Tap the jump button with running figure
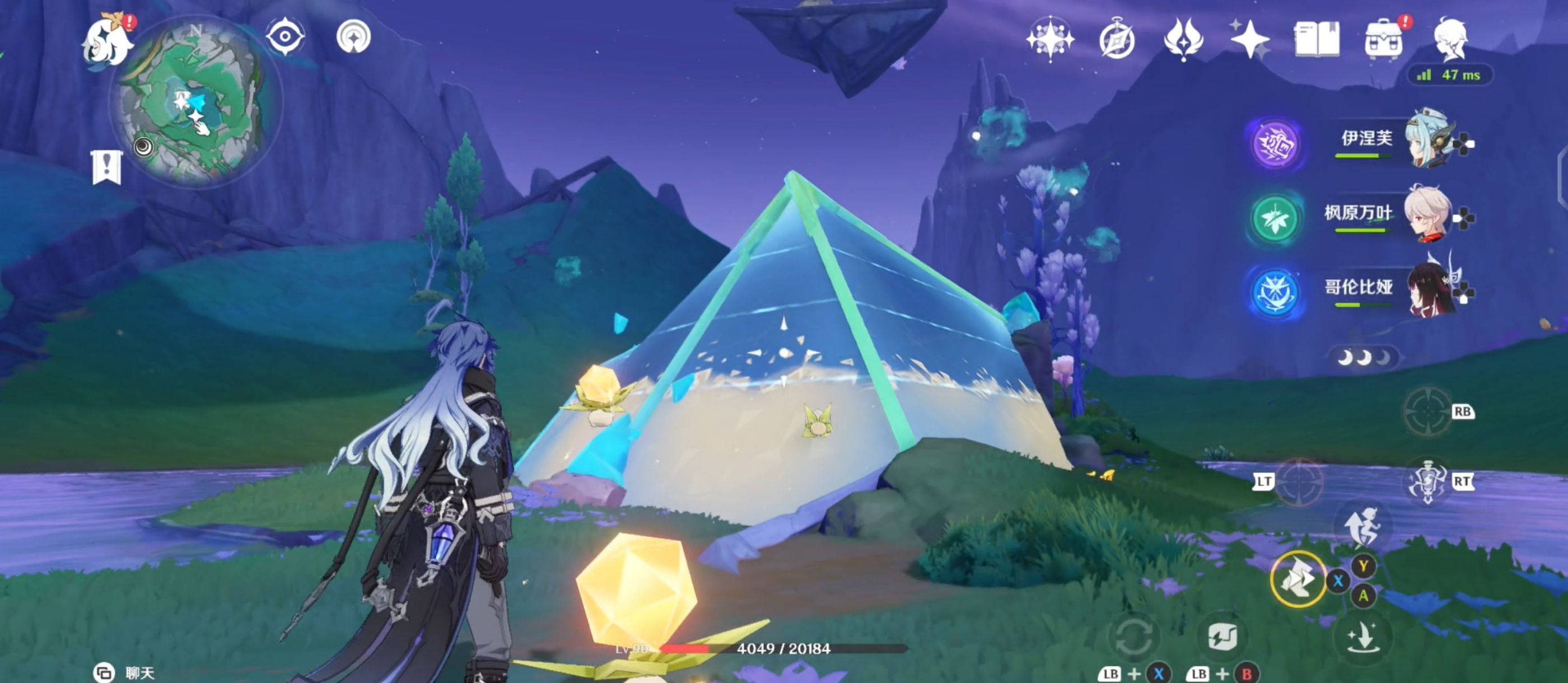This screenshot has width=1568, height=683. point(1364,527)
